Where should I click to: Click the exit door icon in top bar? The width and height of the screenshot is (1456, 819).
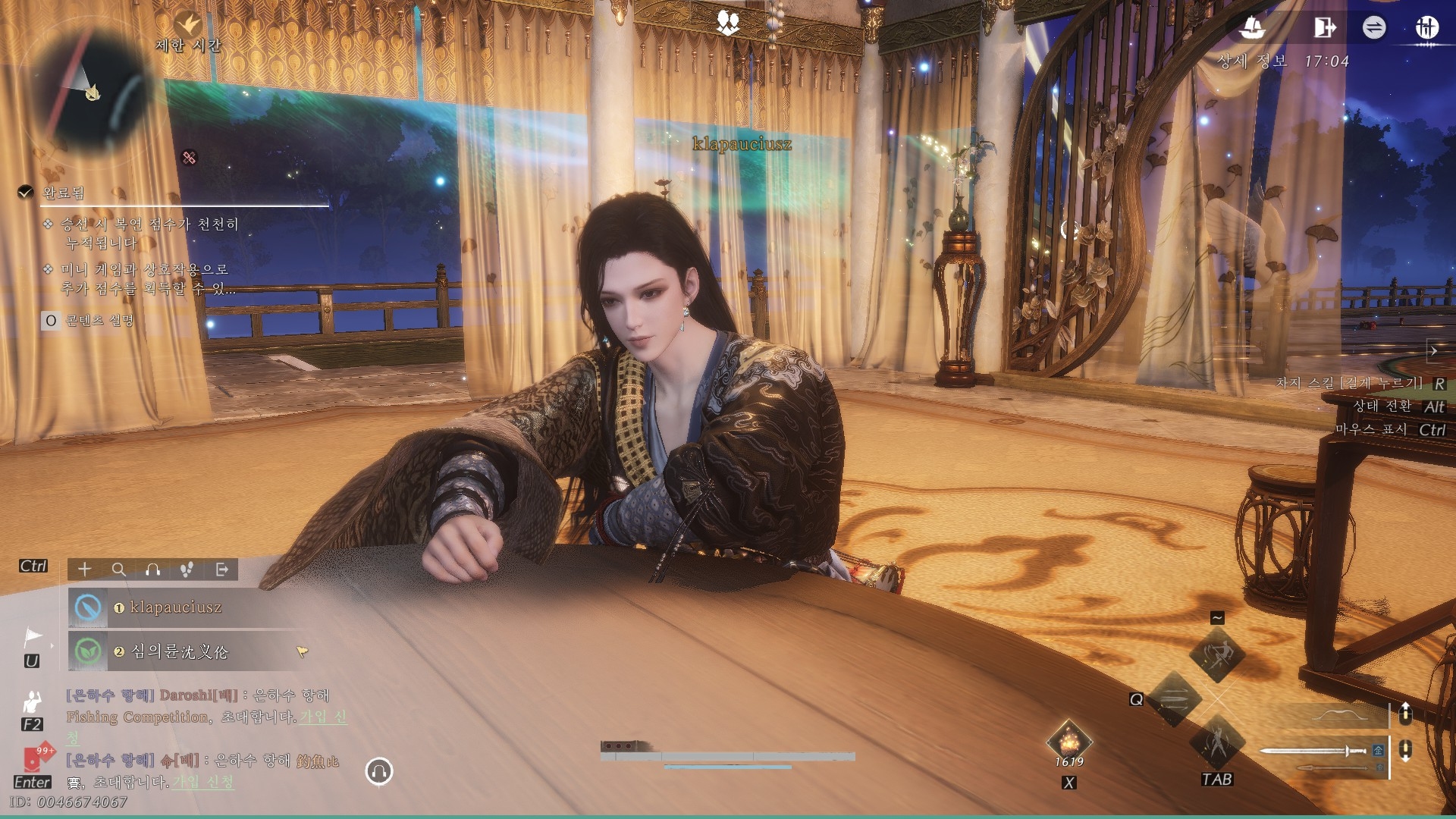point(1323,28)
